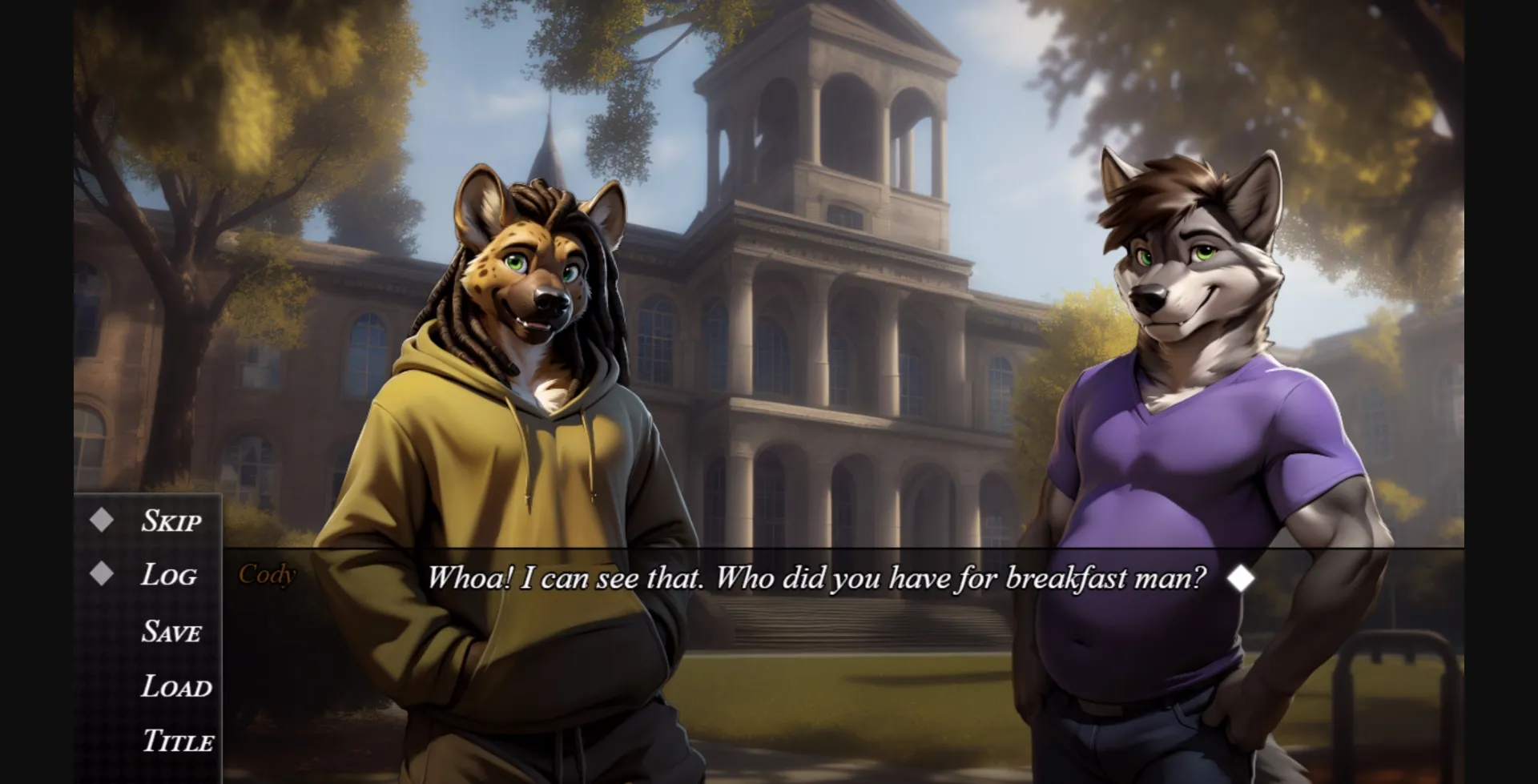The height and width of the screenshot is (784, 1538).
Task: Click Cody's speaker name label
Action: [x=268, y=575]
